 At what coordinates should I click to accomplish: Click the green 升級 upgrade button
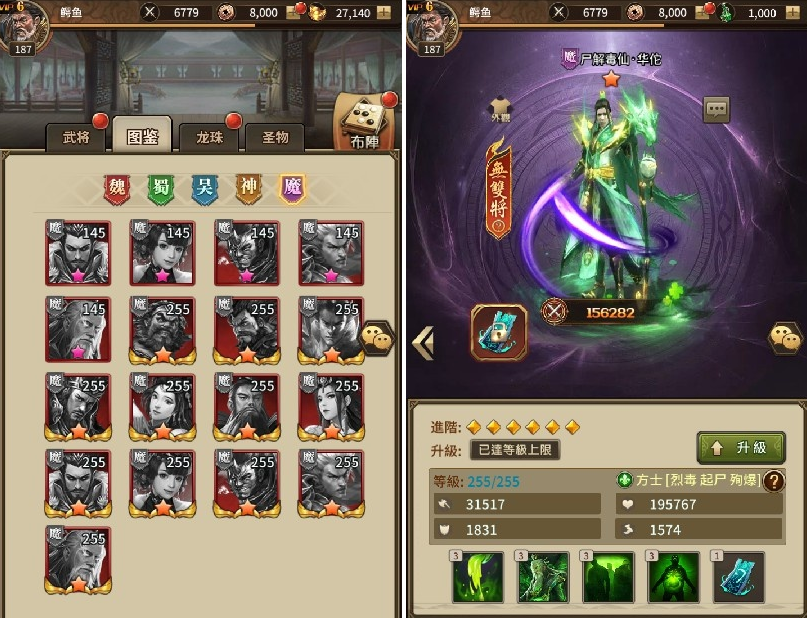coord(740,447)
